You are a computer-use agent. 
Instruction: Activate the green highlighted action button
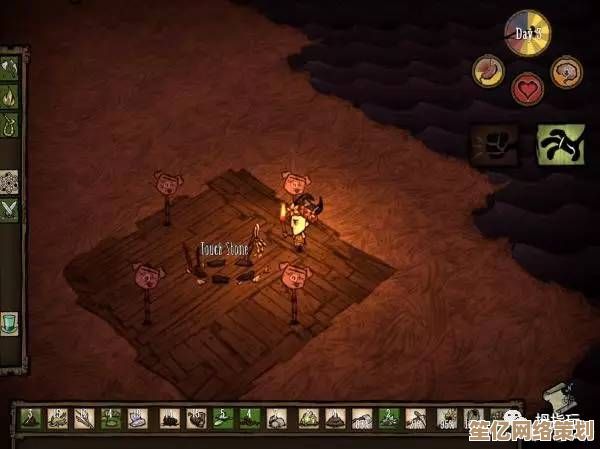(x=560, y=145)
